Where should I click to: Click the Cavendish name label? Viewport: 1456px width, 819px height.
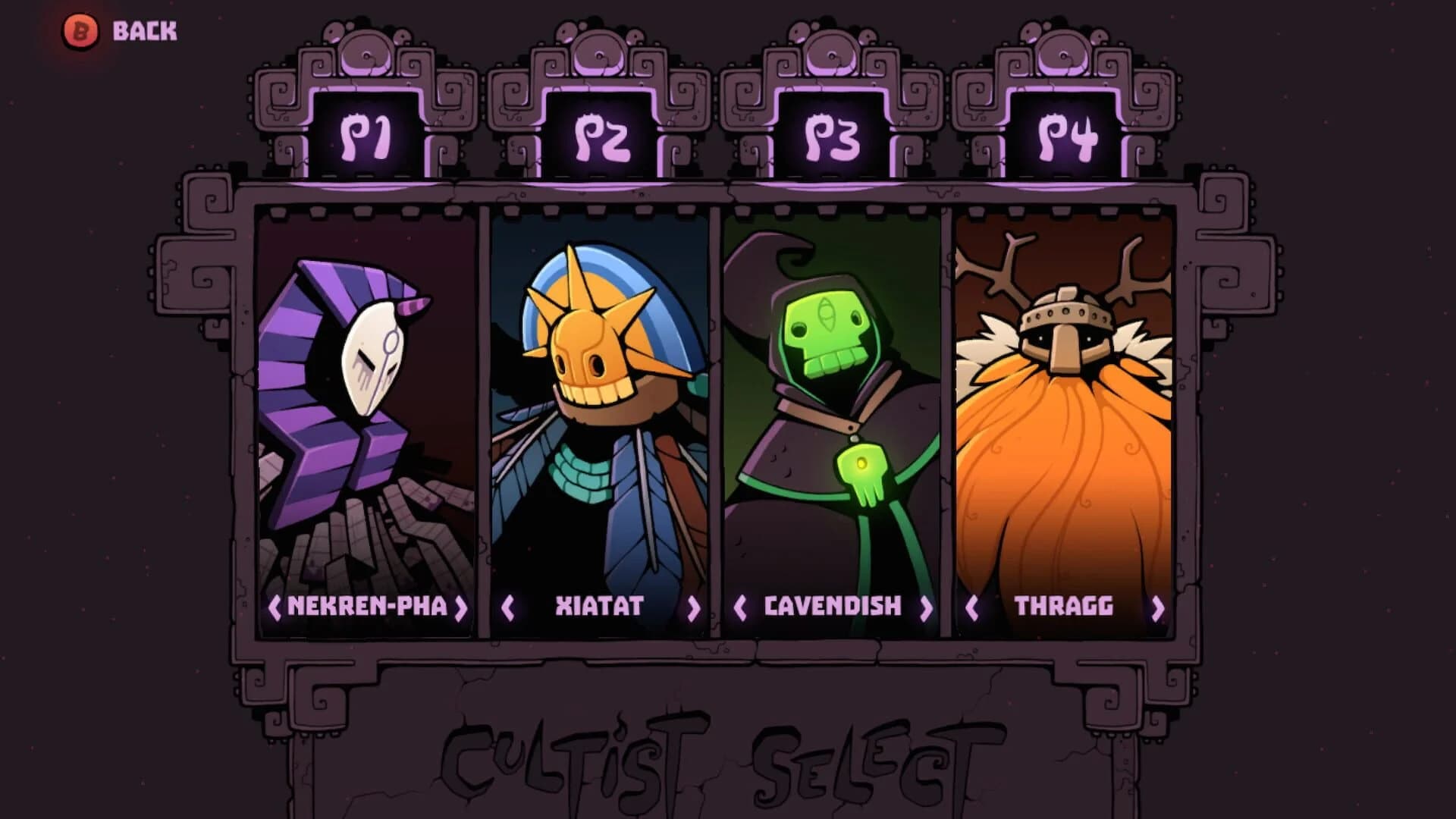(x=832, y=607)
